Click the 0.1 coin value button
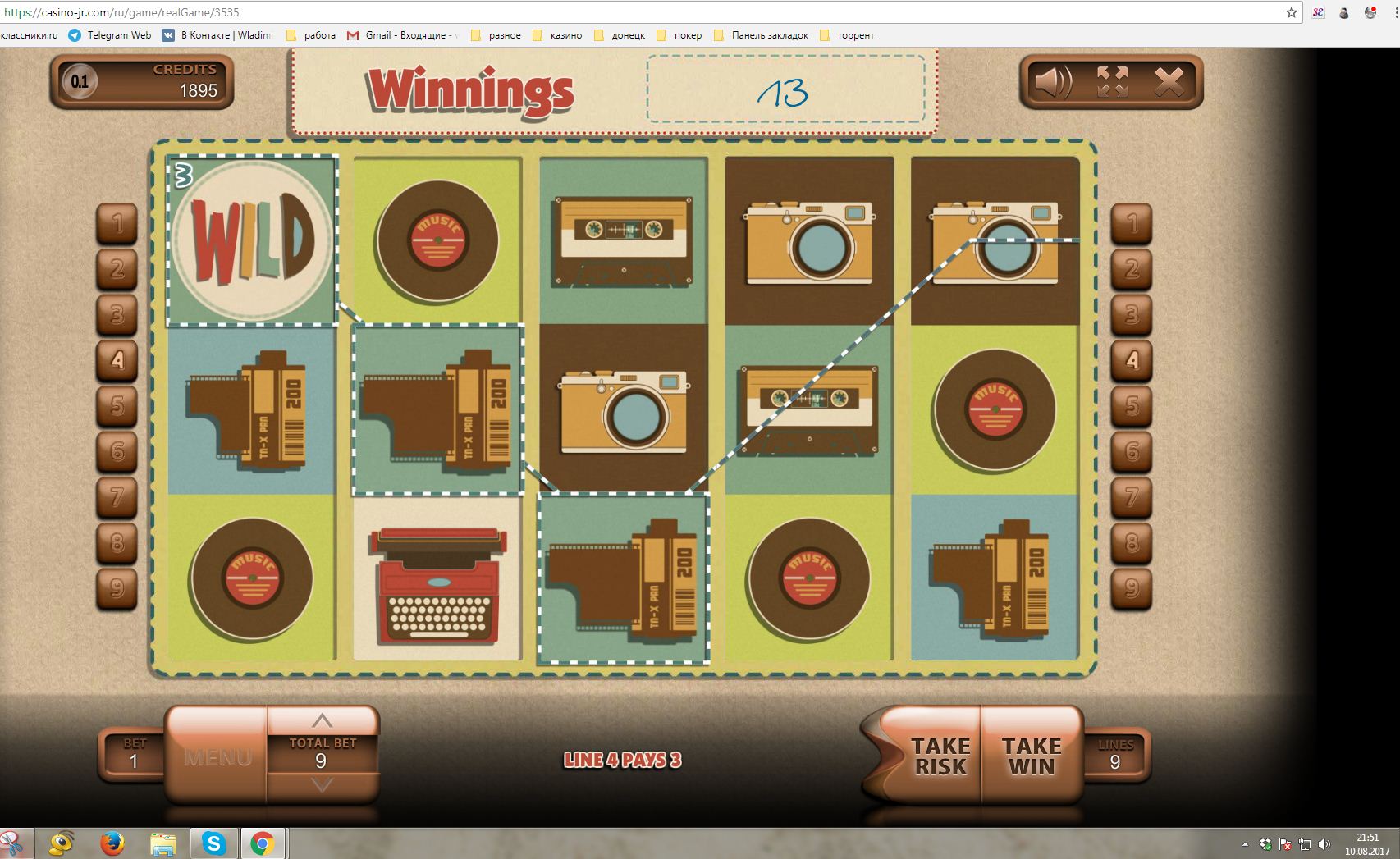 pos(80,81)
